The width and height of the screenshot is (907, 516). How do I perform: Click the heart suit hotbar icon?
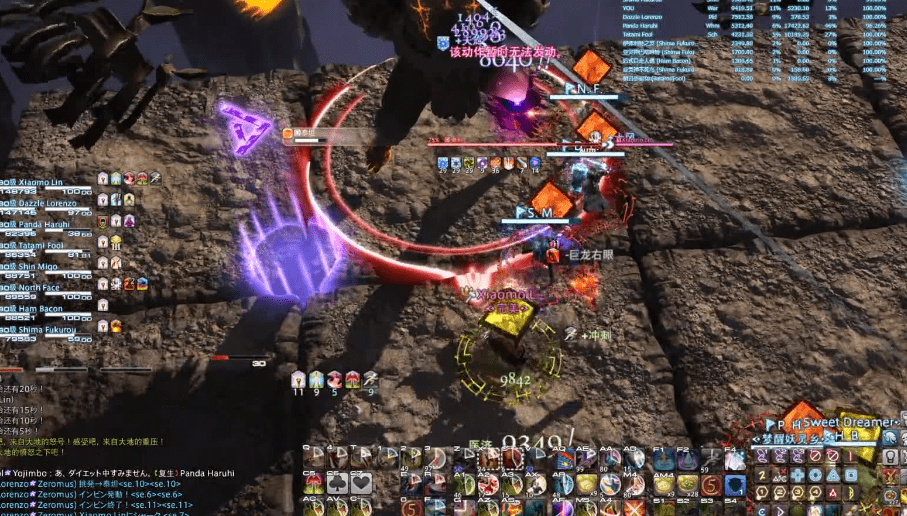[x=362, y=484]
